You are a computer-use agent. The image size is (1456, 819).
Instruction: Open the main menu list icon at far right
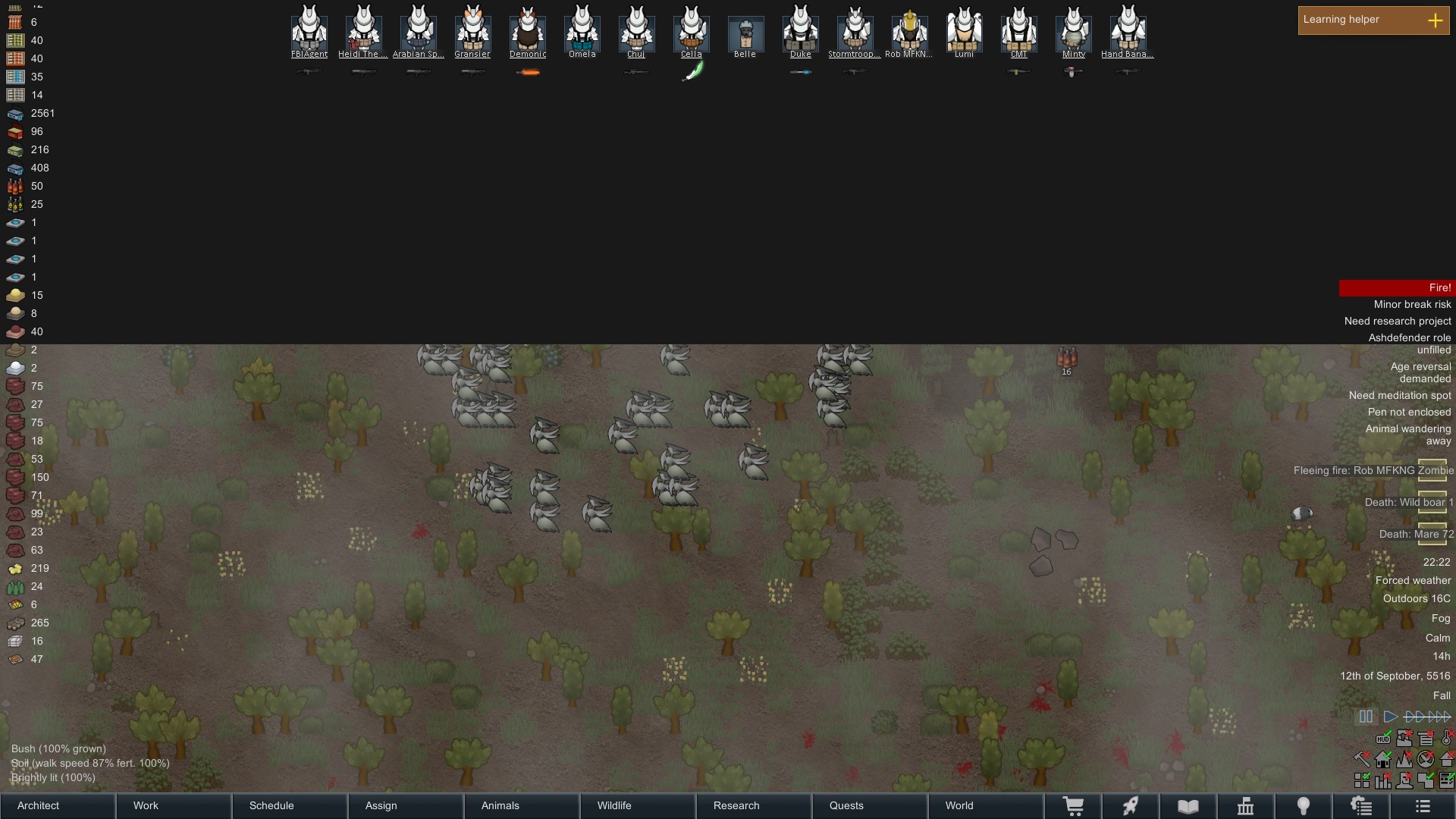pos(1422,806)
